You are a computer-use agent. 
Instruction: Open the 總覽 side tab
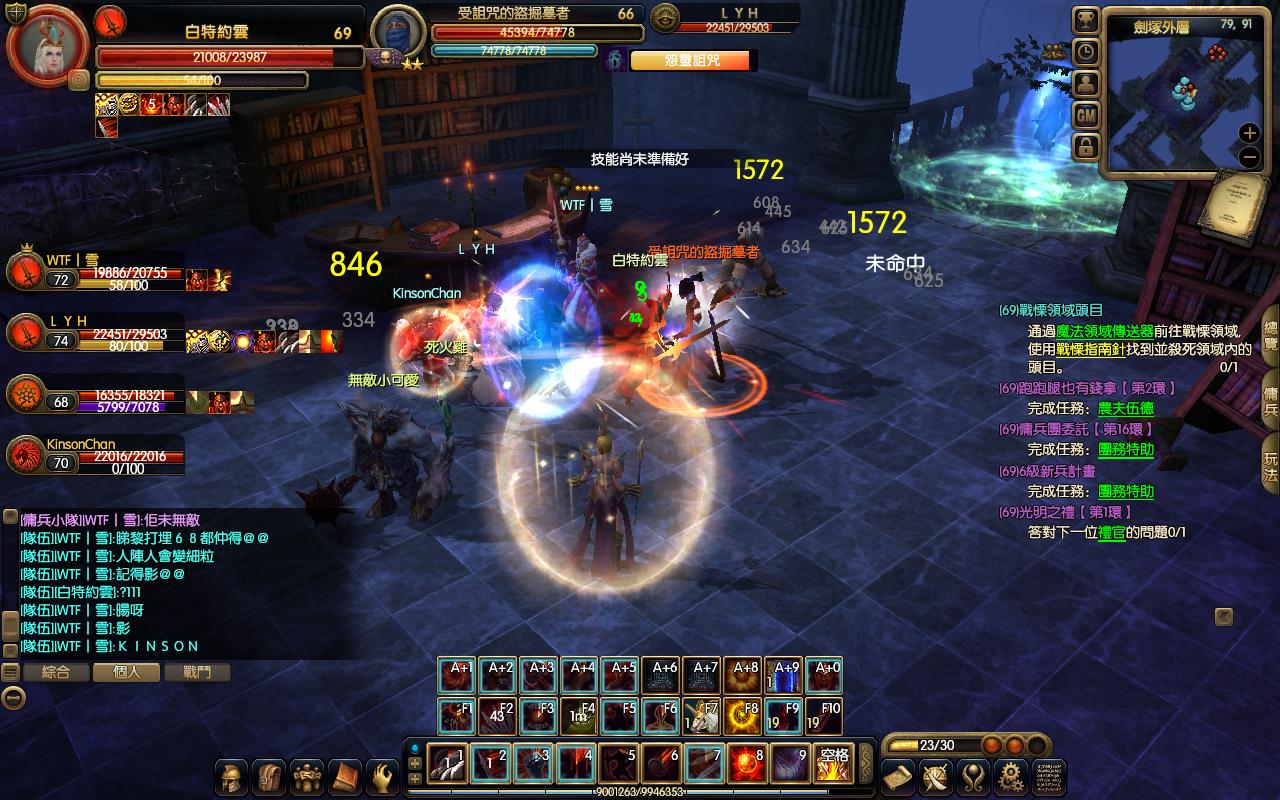(x=1270, y=336)
